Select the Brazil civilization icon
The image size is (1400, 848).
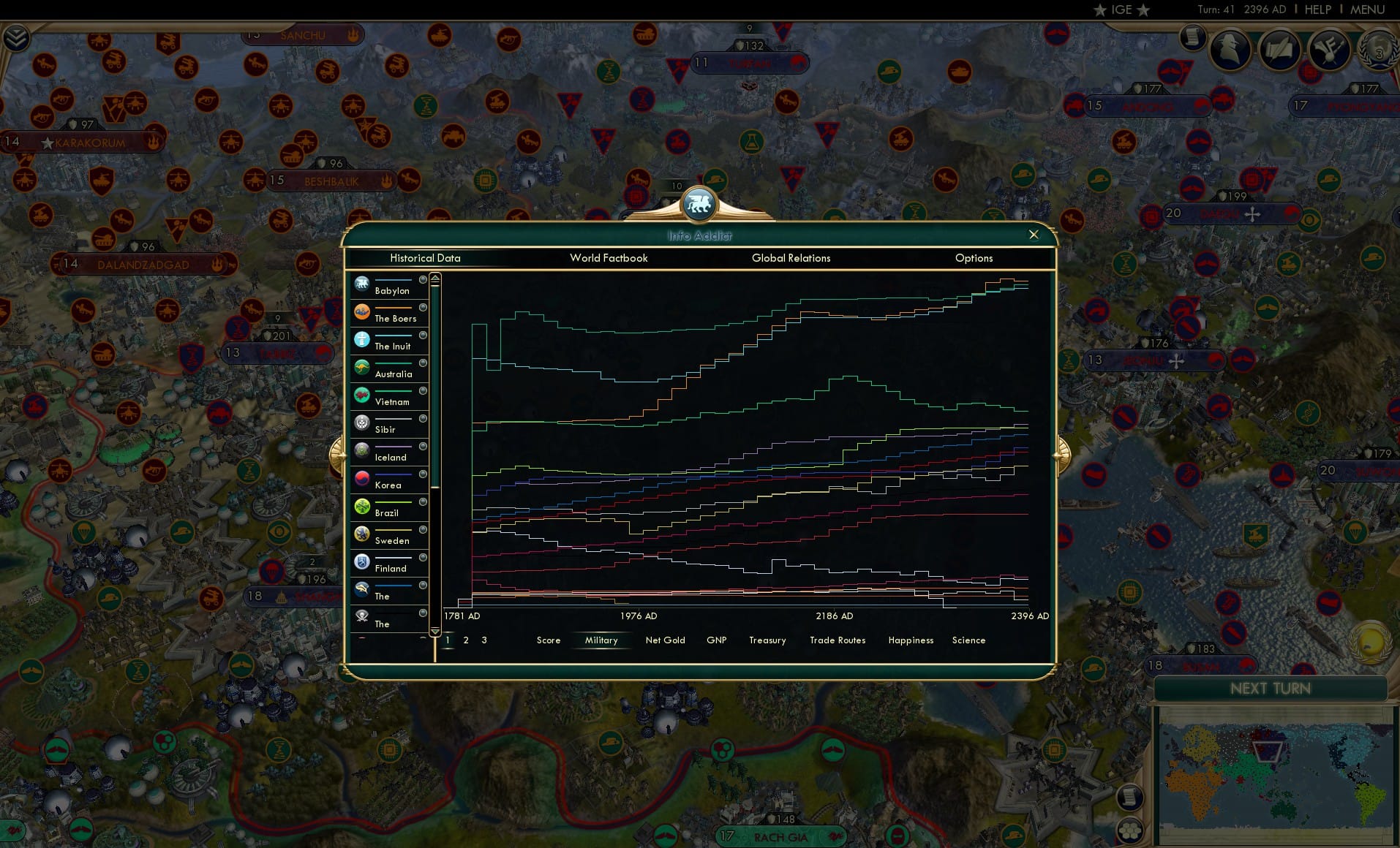[362, 504]
